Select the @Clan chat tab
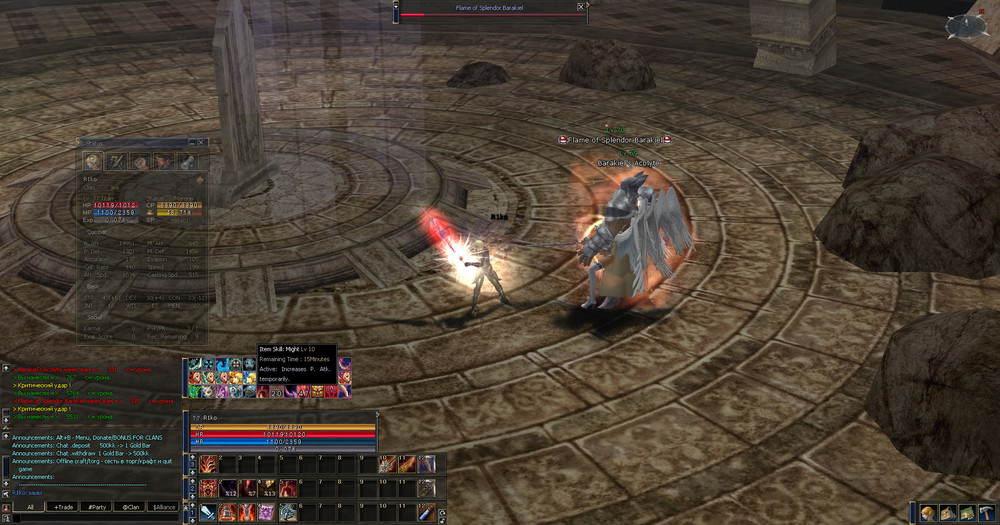 130,507
